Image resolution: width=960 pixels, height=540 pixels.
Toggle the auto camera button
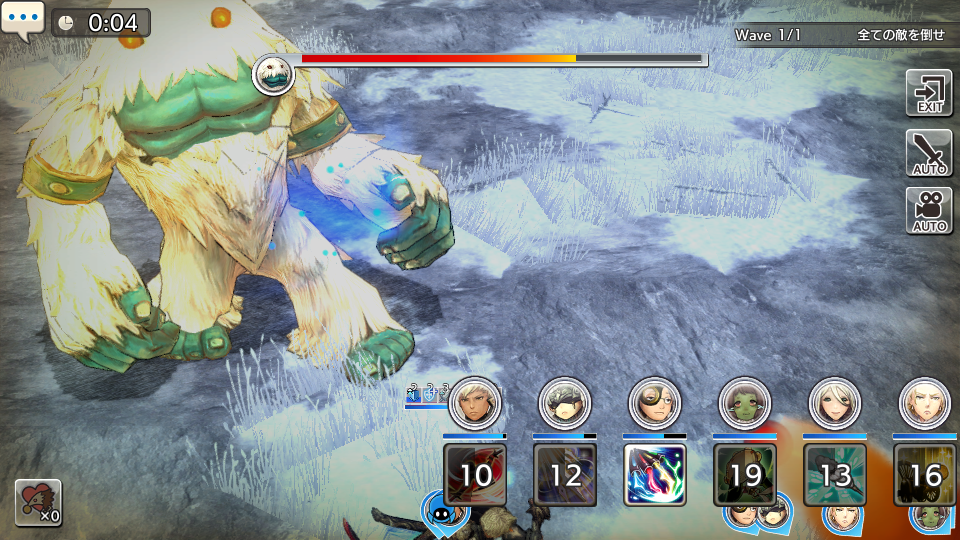click(928, 211)
